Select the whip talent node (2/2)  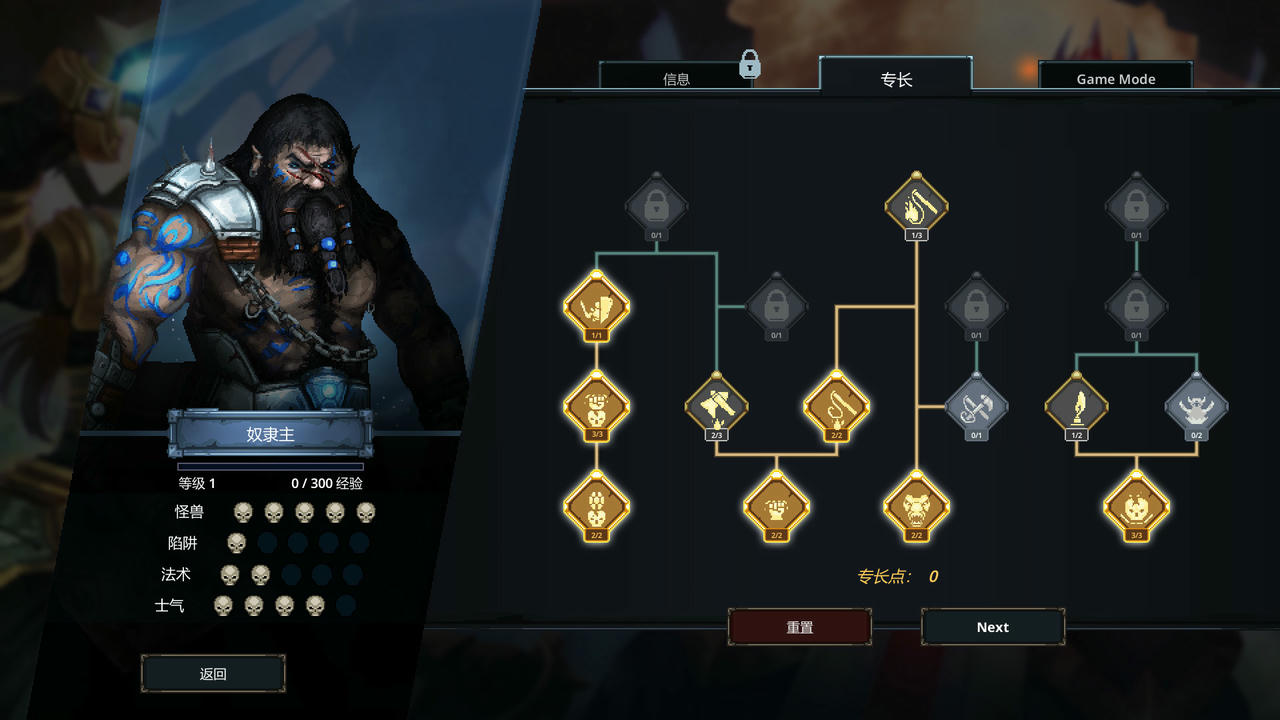(836, 406)
